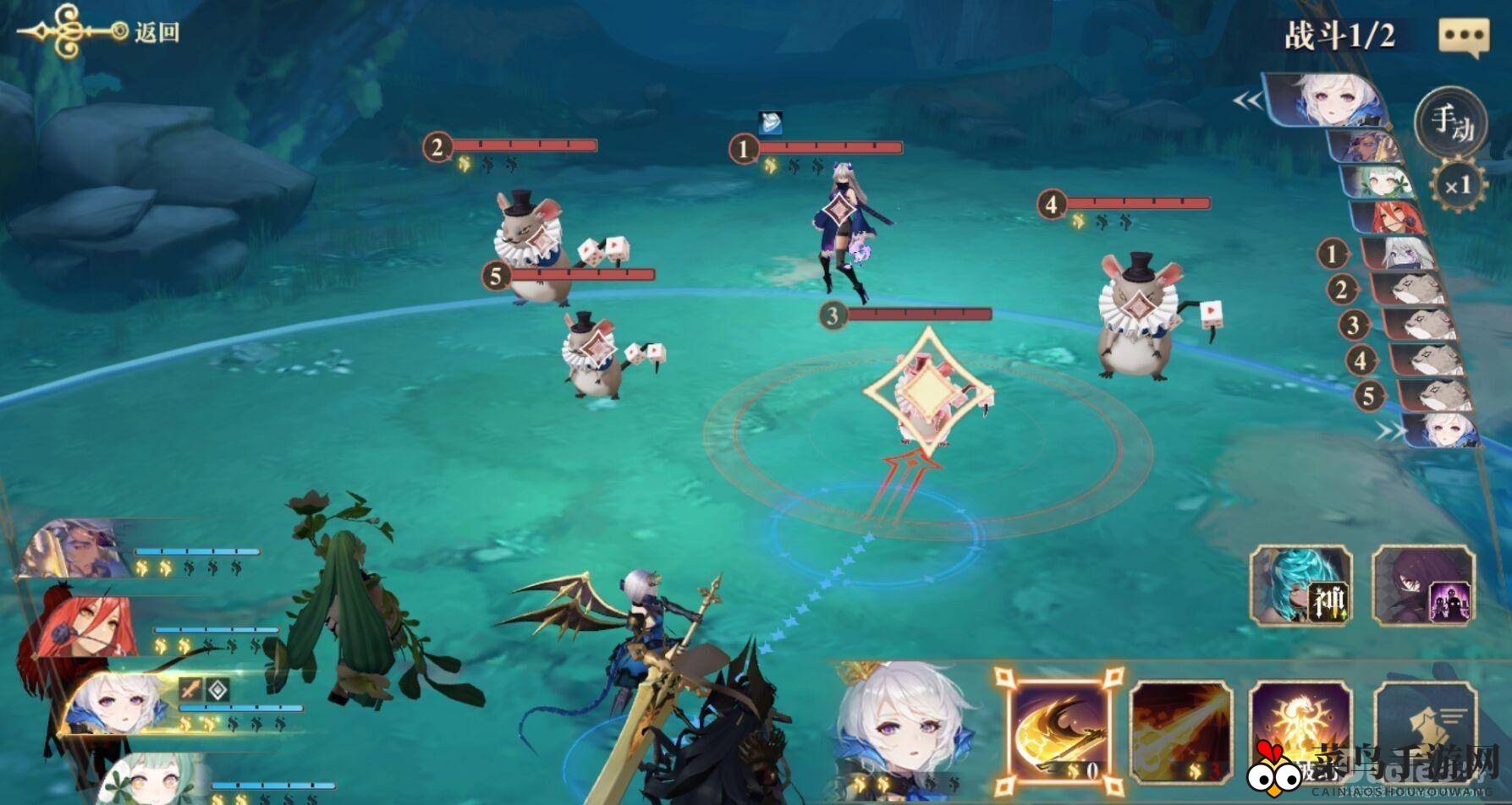Image resolution: width=1512 pixels, height=805 pixels.
Task: Click the white-haired portrait atop turn order
Action: (x=1327, y=101)
